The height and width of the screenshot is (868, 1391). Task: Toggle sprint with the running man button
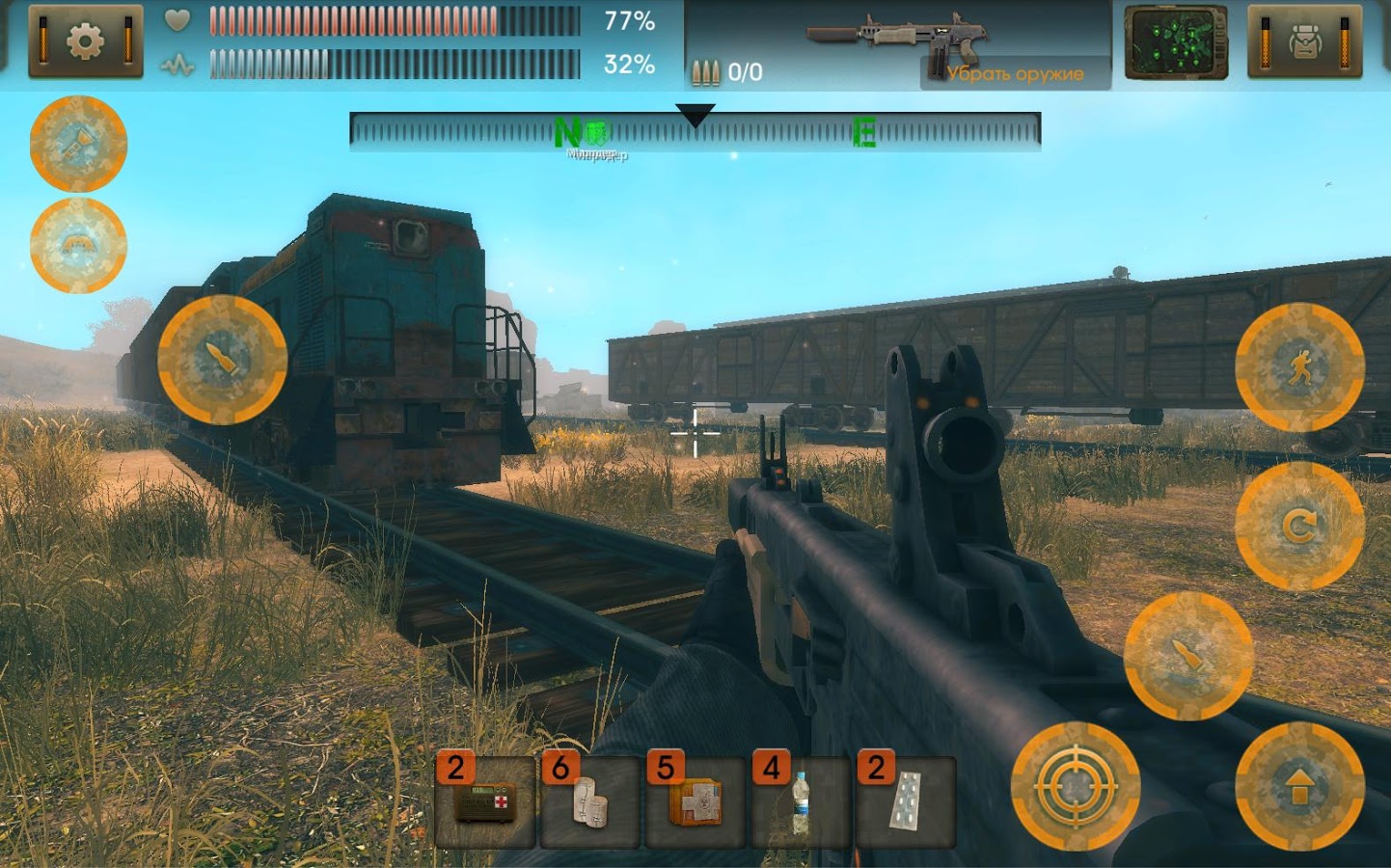(x=1299, y=366)
